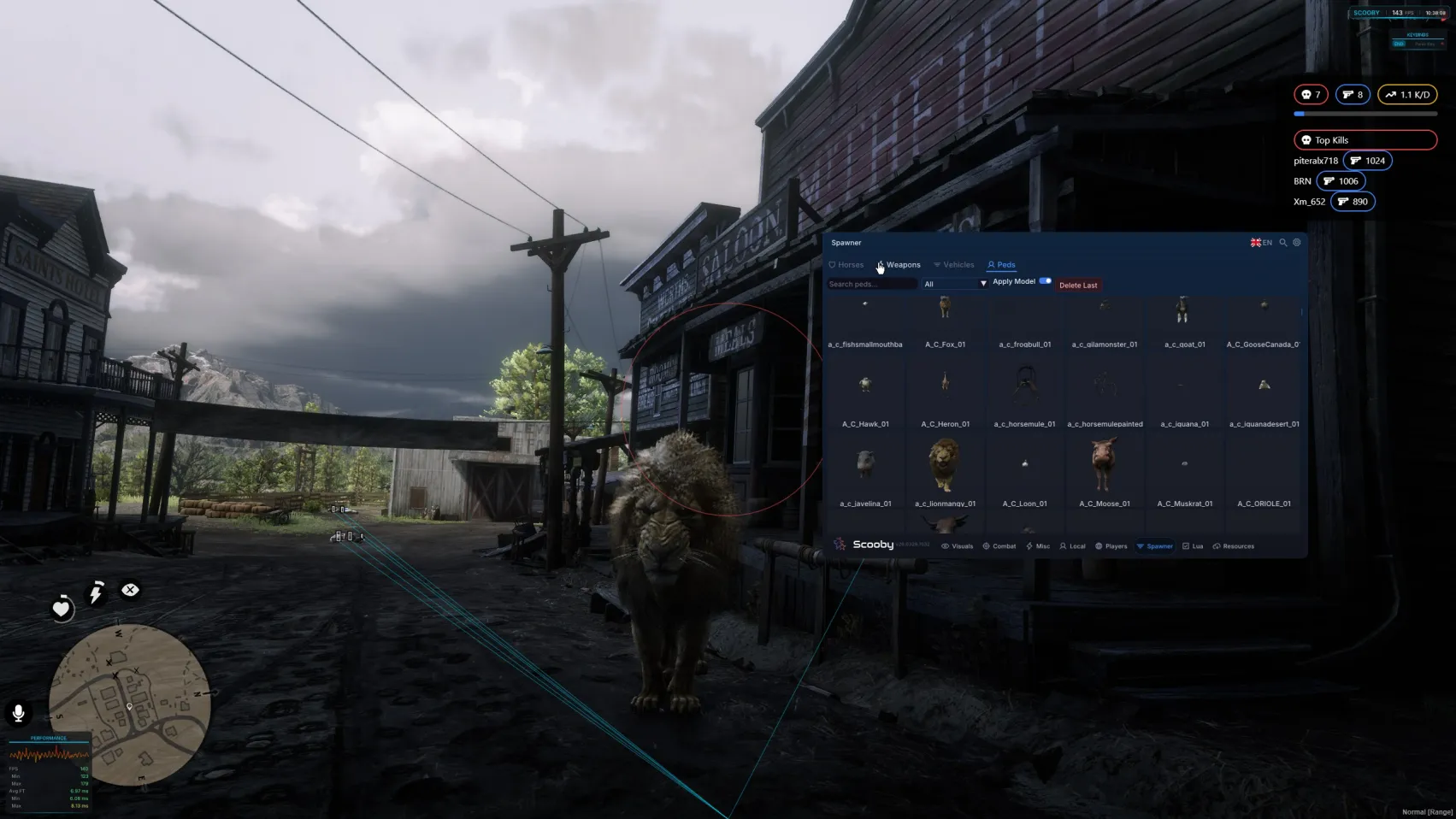Open settings via the gear icon
The width and height of the screenshot is (1456, 819).
1297,243
